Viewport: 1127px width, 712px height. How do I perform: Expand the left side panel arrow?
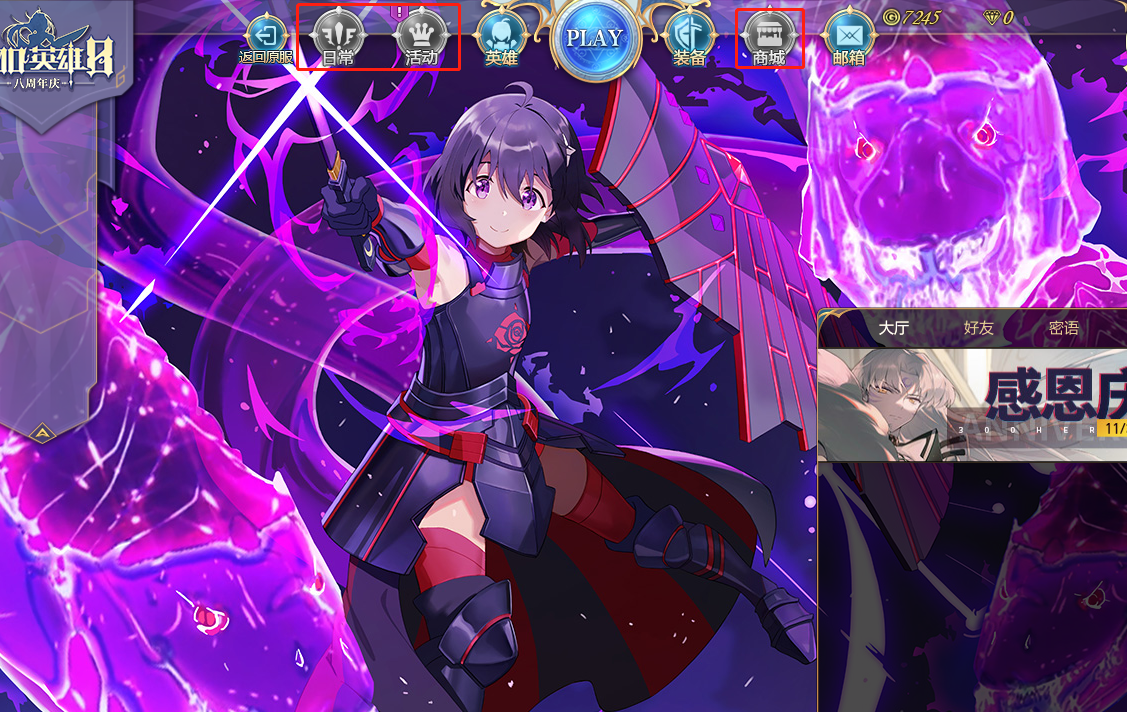[44, 432]
